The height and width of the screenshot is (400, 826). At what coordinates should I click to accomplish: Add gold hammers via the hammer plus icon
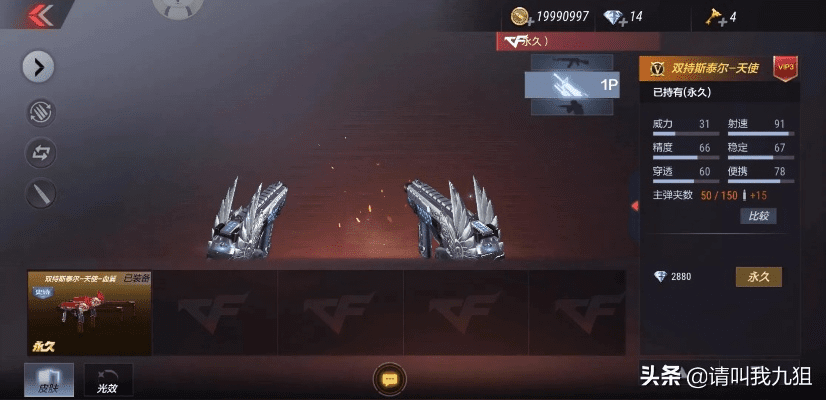[x=712, y=17]
